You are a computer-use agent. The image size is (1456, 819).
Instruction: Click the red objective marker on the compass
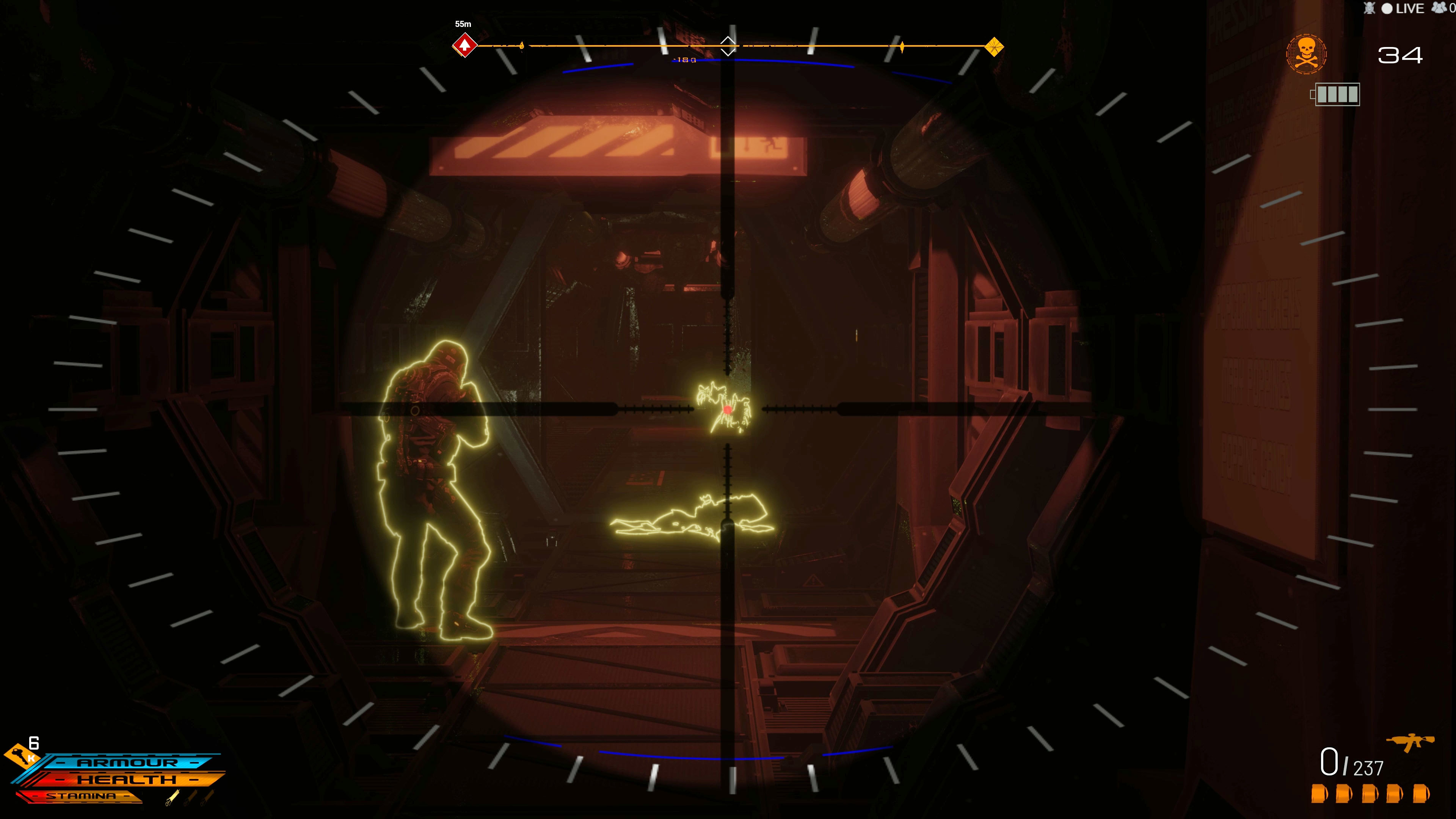(464, 45)
